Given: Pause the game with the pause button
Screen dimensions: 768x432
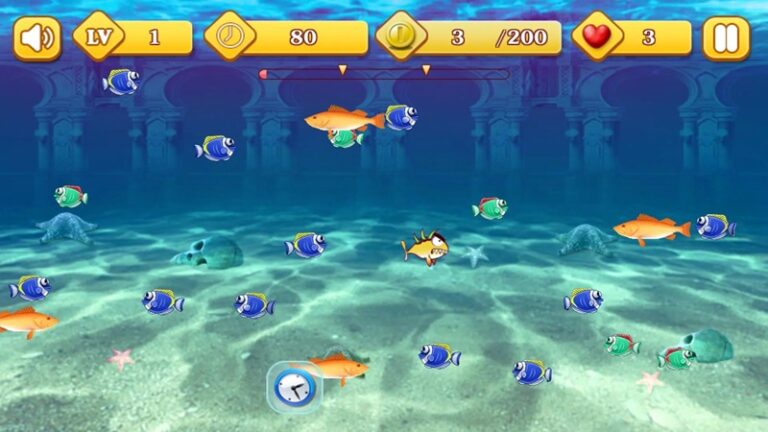Looking at the screenshot, I should coord(725,38).
